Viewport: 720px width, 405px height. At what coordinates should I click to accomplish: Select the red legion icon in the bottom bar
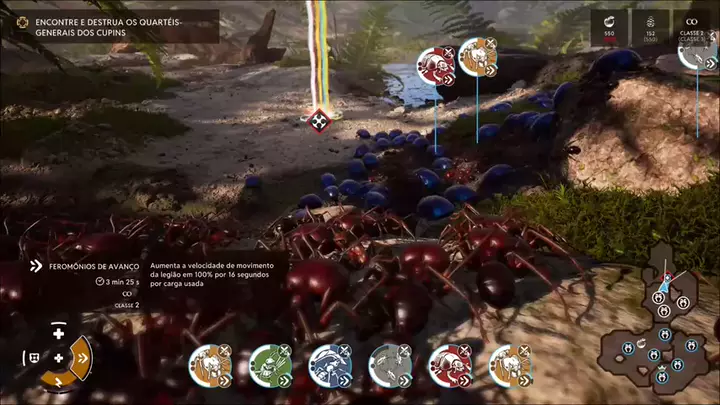pos(450,364)
